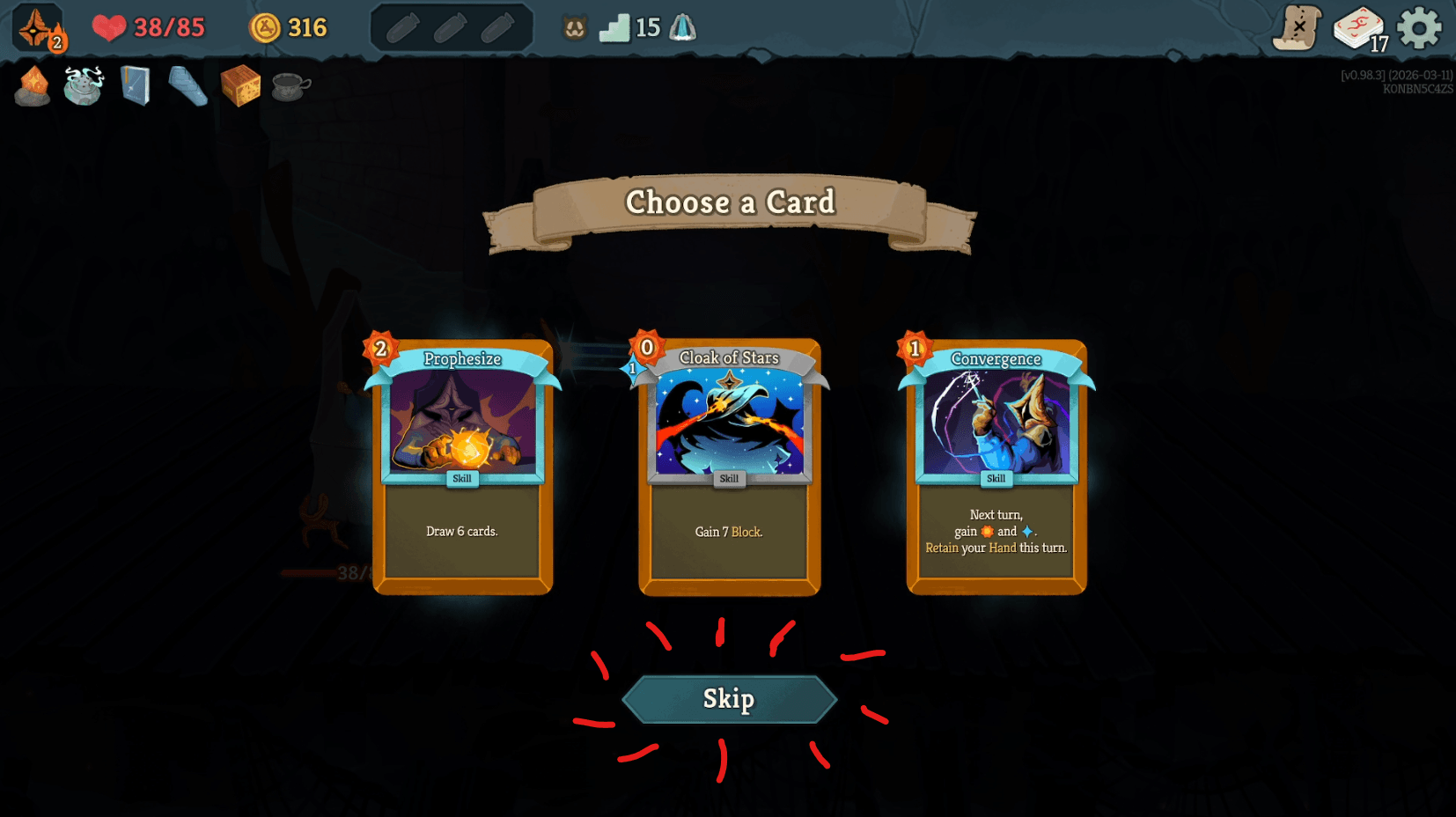Screen dimensions: 1456x817
Task: Open the map scroll
Action: [1298, 28]
